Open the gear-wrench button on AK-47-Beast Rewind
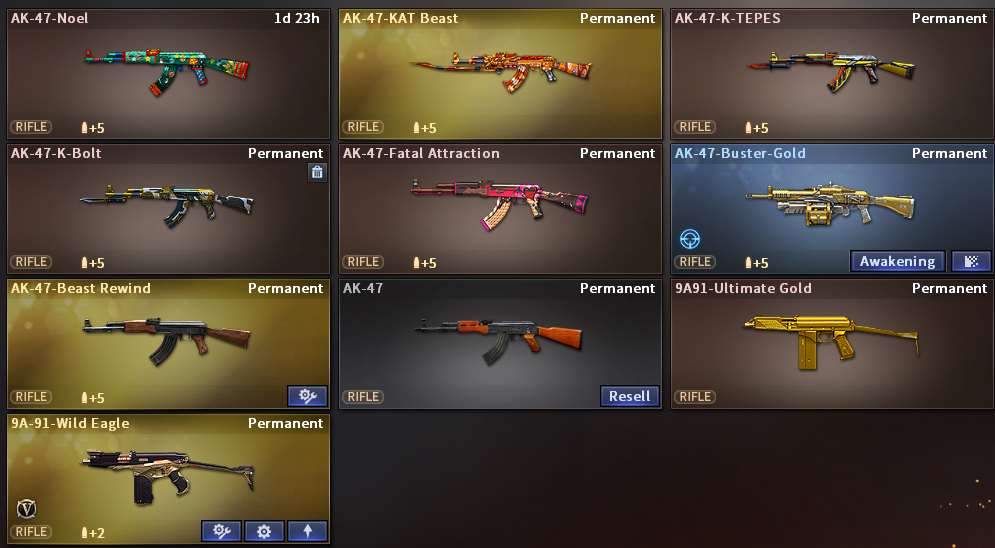Image resolution: width=995 pixels, height=548 pixels. [x=307, y=396]
